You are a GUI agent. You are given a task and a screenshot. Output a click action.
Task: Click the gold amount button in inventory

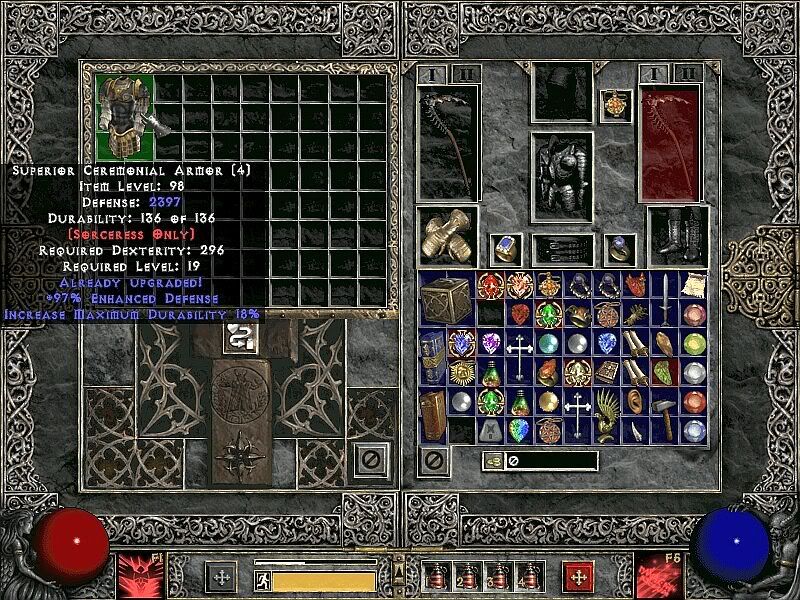click(x=493, y=461)
